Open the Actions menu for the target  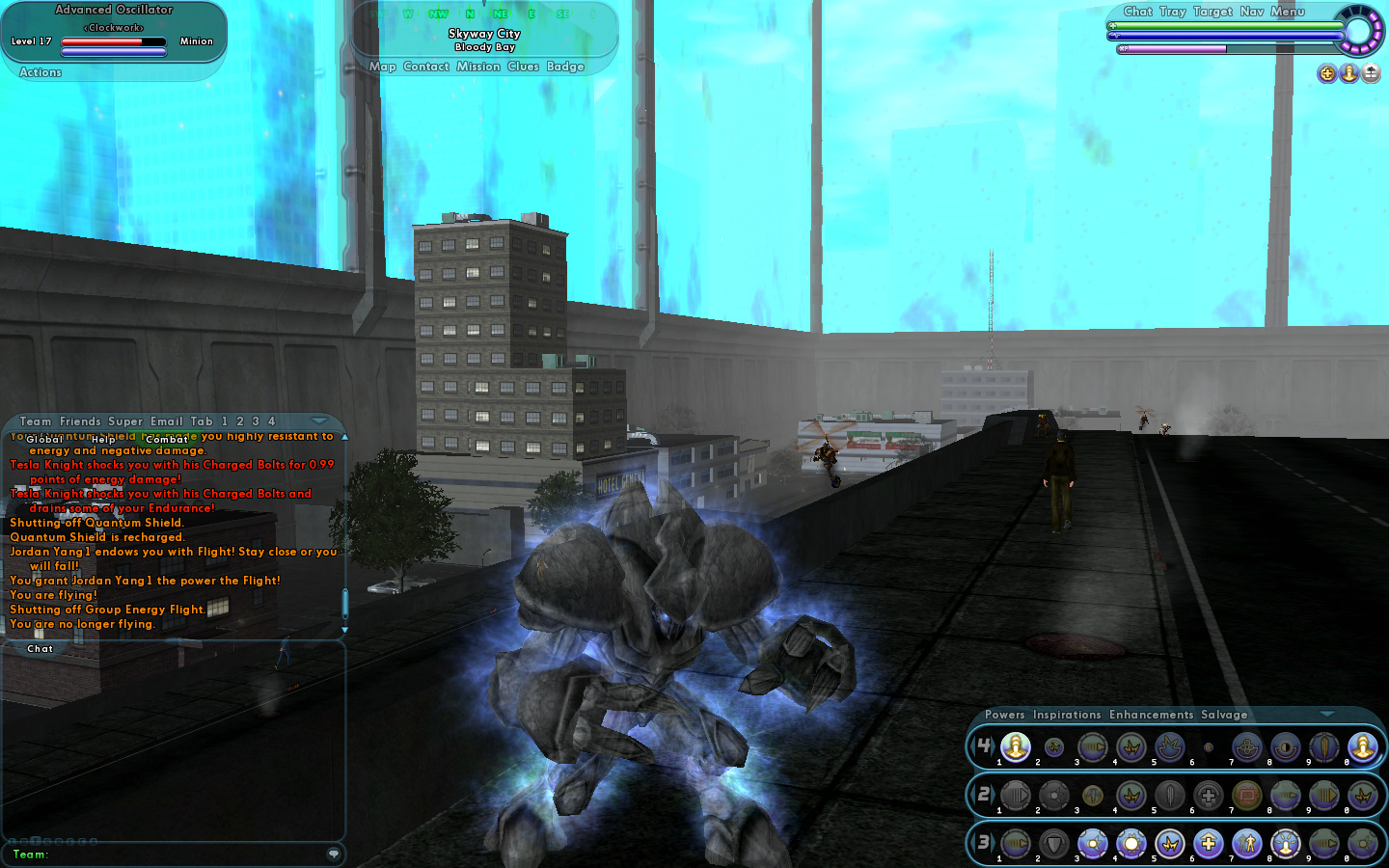pyautogui.click(x=41, y=72)
